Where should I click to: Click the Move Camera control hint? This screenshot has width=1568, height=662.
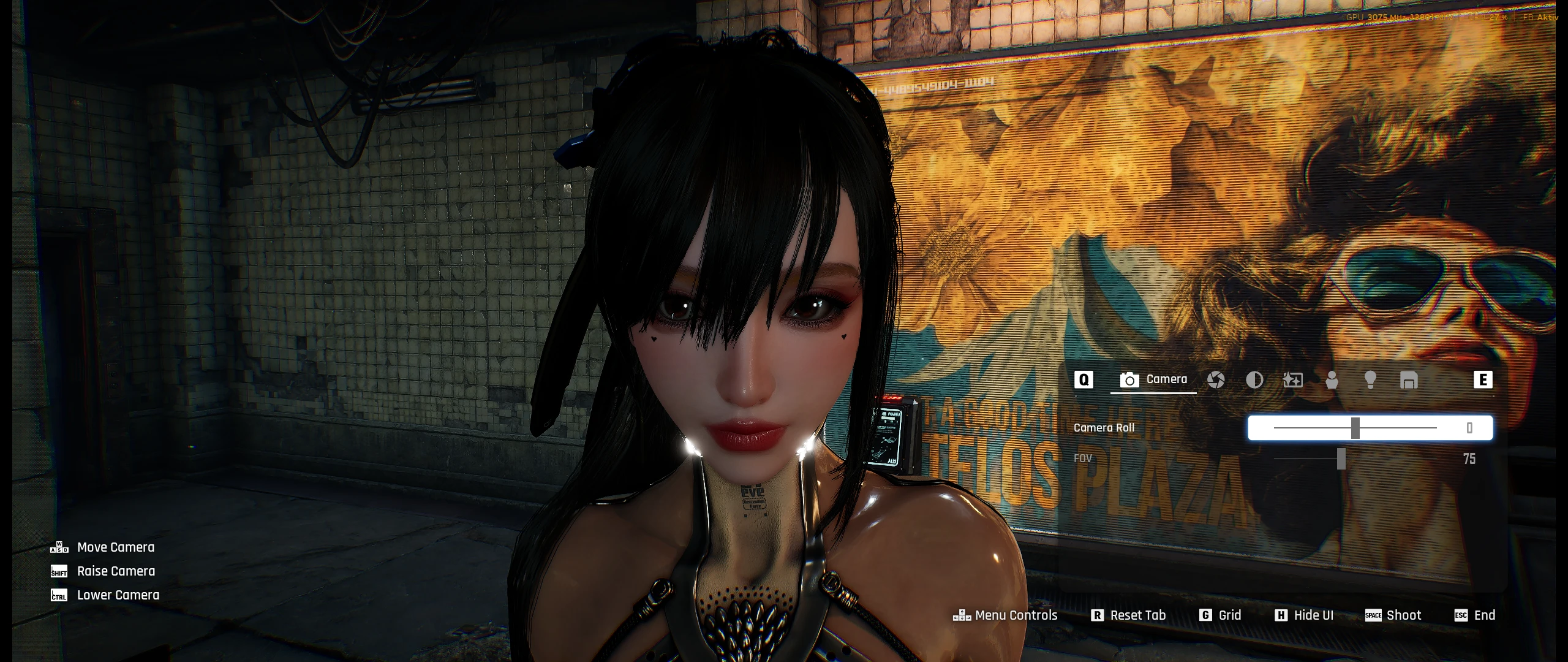(116, 547)
